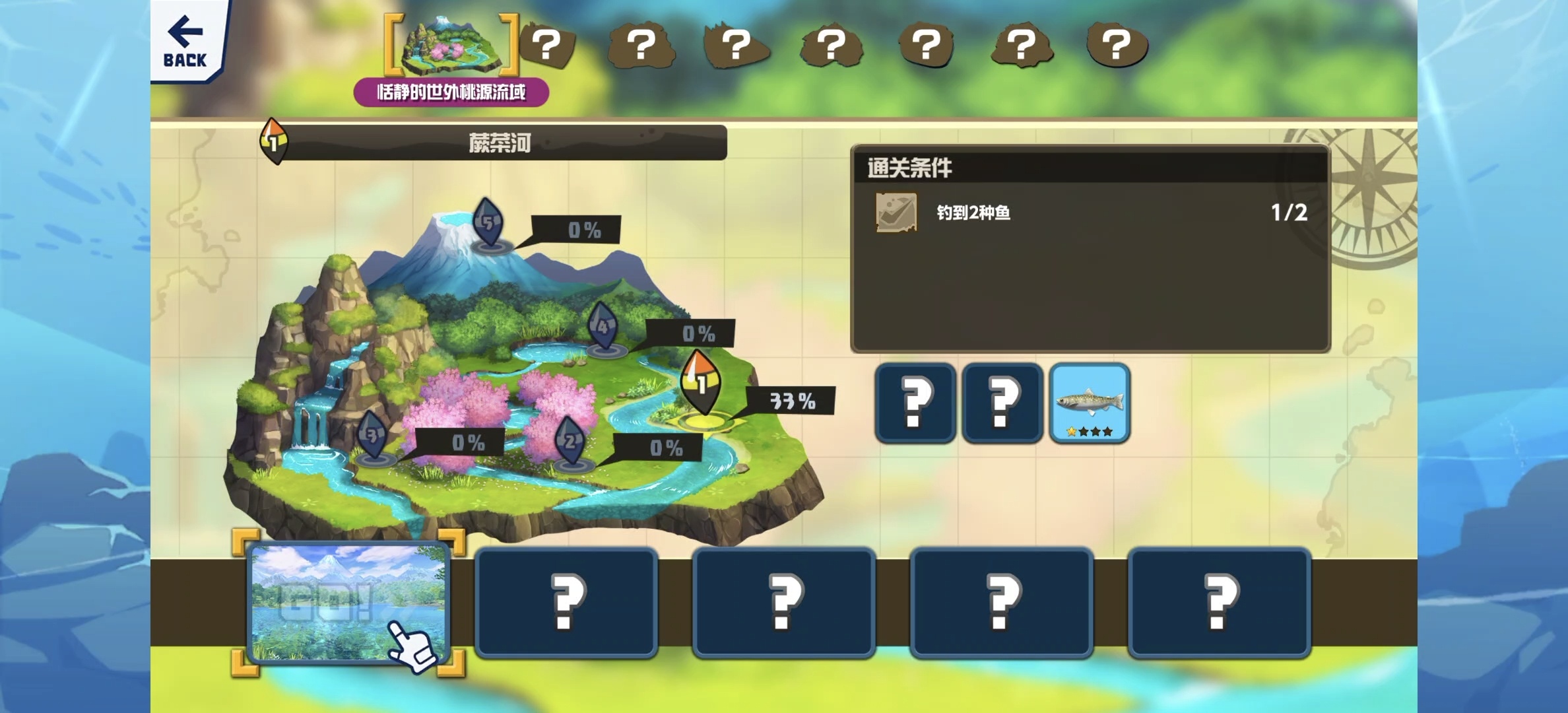Reveal the last question mark region on the top bar
Image resolution: width=1568 pixels, height=713 pixels.
(1116, 45)
